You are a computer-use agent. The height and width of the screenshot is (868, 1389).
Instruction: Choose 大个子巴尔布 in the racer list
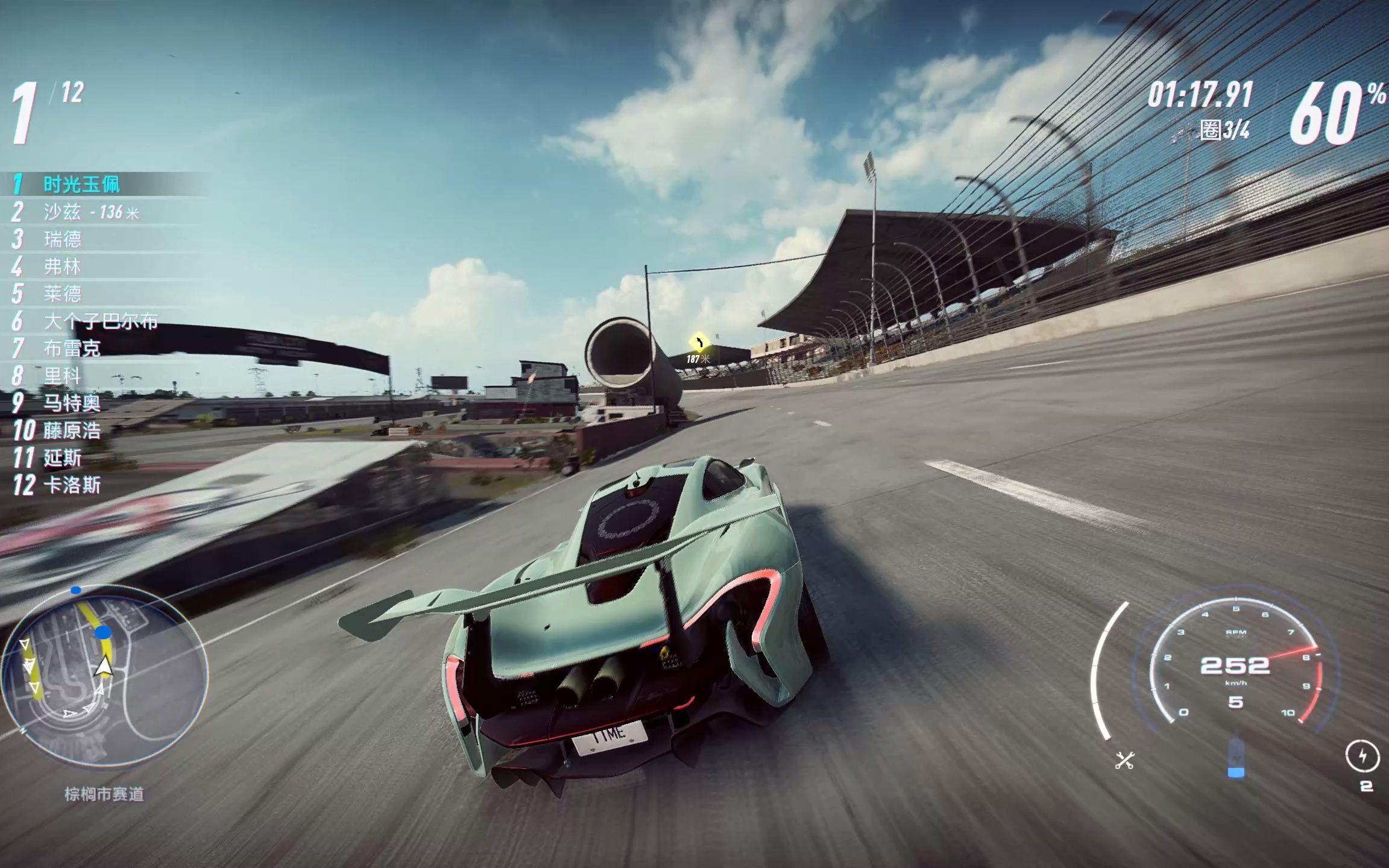pyautogui.click(x=100, y=321)
